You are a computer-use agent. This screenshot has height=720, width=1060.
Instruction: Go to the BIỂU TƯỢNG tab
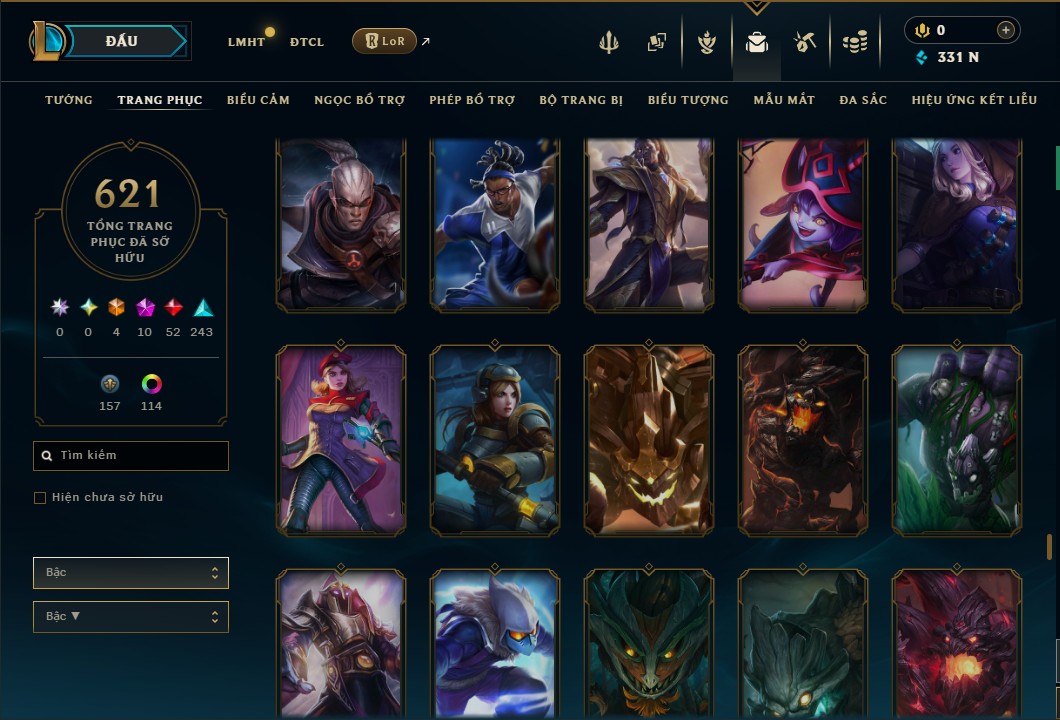tap(688, 100)
